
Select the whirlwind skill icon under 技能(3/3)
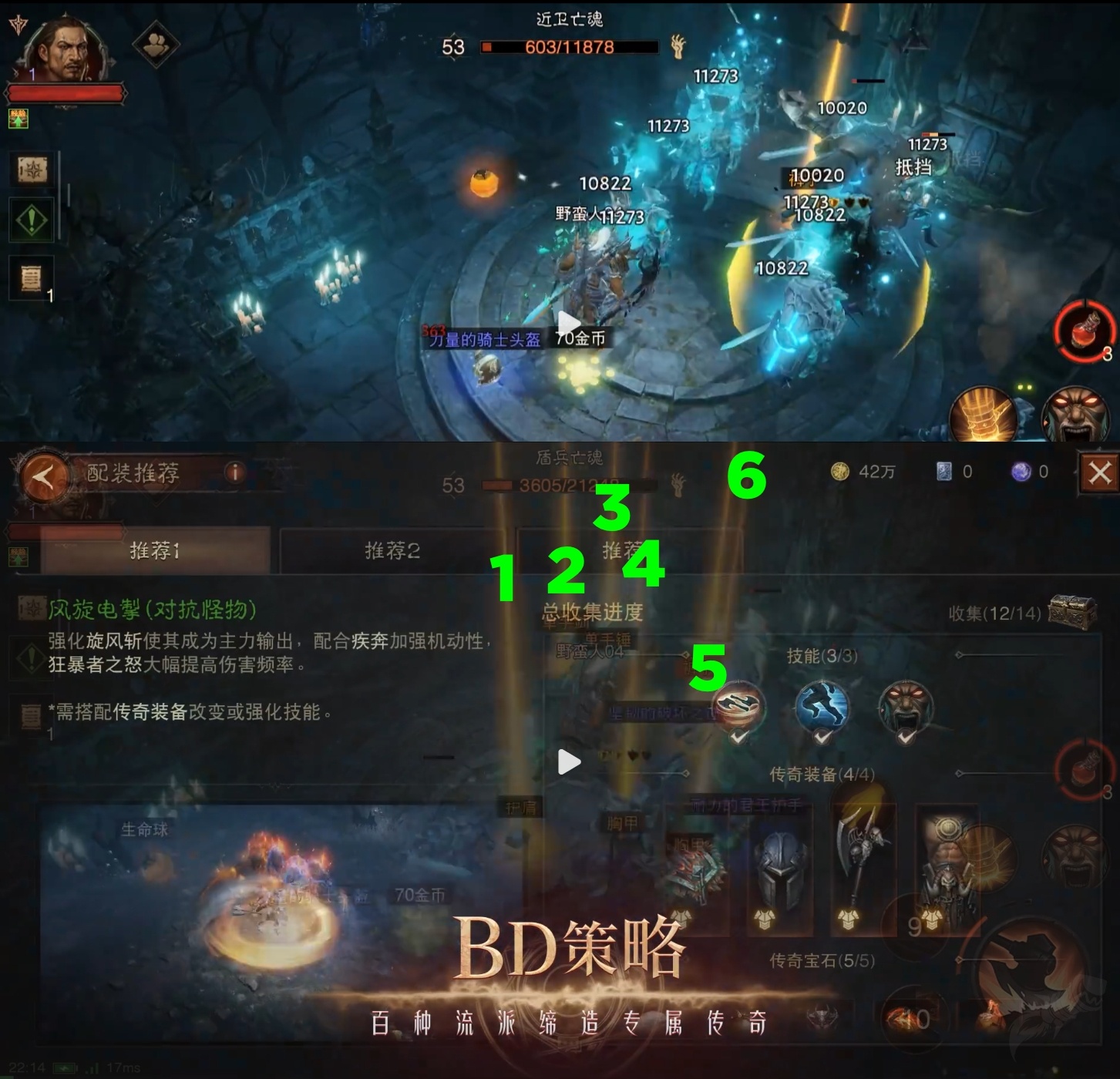tap(738, 704)
